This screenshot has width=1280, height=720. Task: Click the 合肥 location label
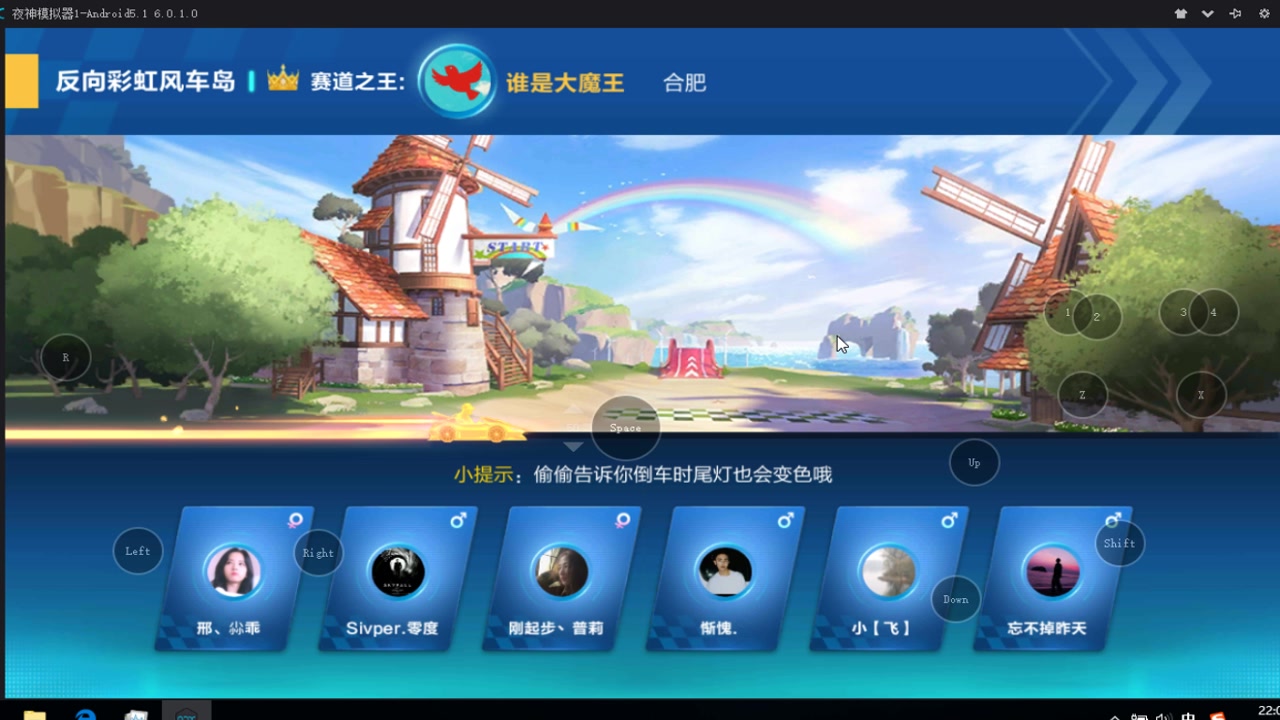tap(684, 82)
